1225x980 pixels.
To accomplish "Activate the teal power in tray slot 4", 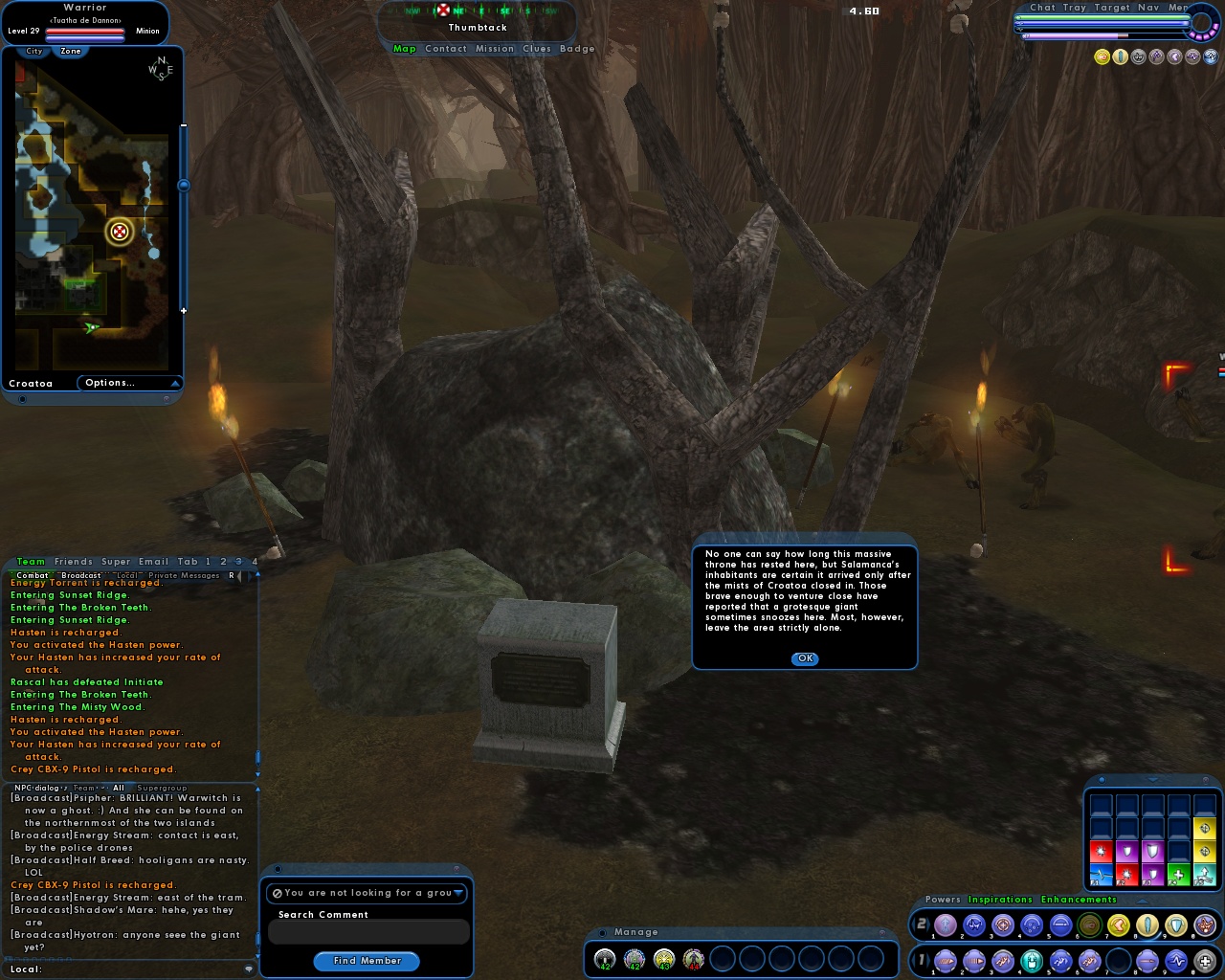I will click(x=1031, y=960).
